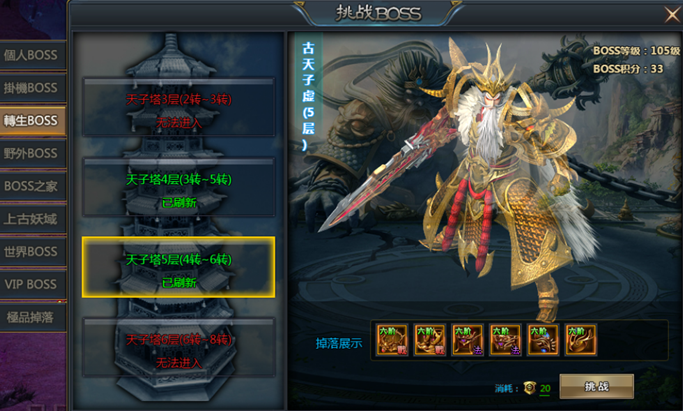Inspect the last 六阶 drop item in the row
This screenshot has height=411, width=683.
pos(579,340)
